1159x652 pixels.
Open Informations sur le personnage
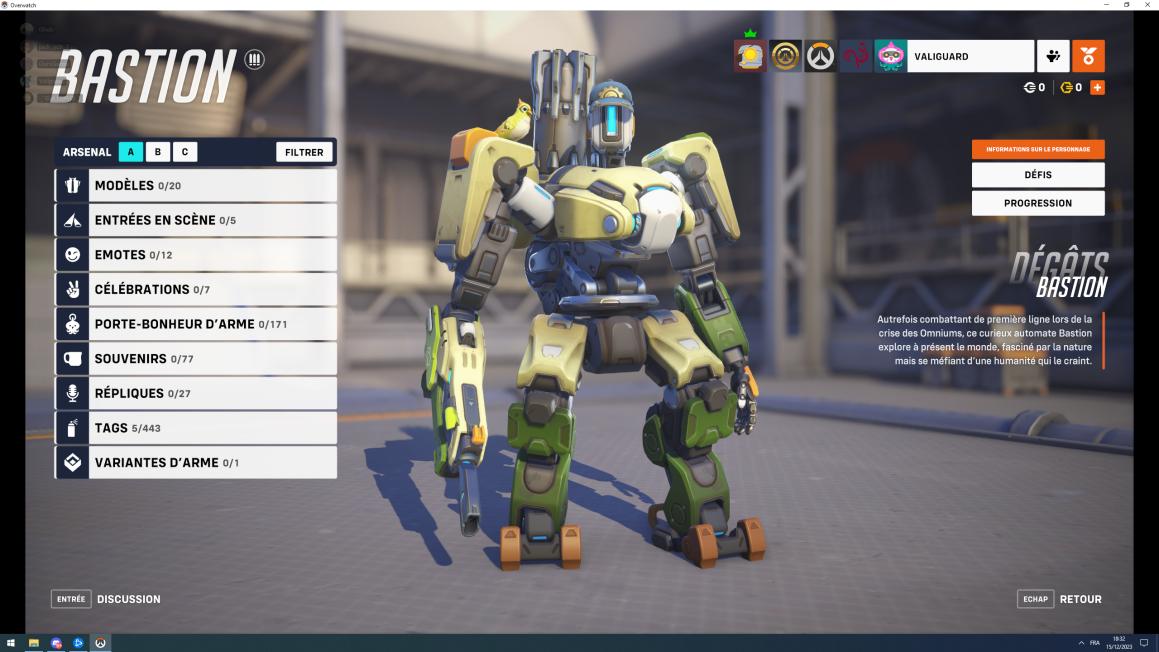coord(1038,149)
